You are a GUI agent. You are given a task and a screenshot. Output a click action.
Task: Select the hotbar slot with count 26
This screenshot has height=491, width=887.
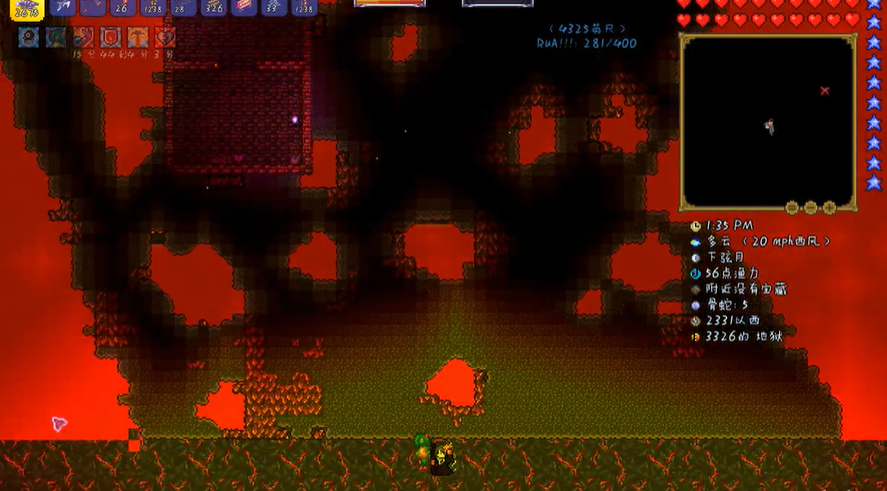click(122, 7)
